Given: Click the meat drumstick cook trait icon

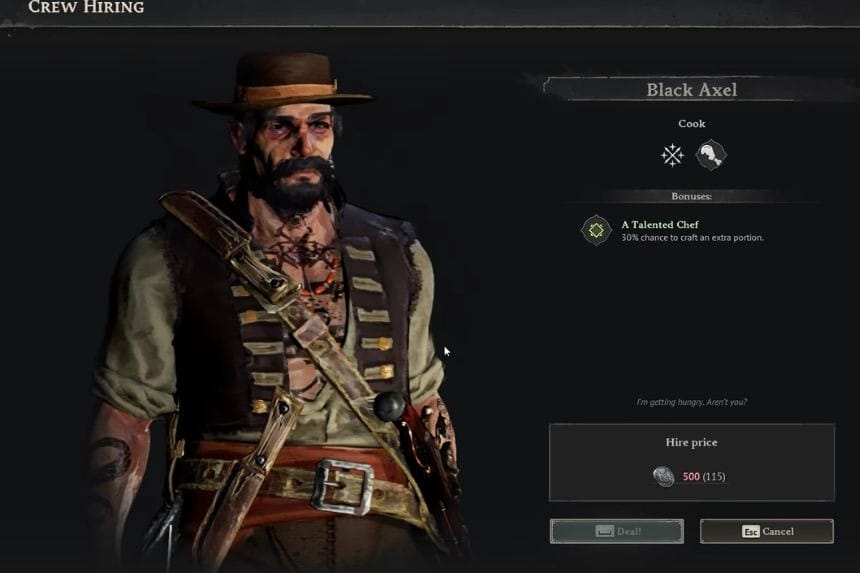Looking at the screenshot, I should 711,155.
